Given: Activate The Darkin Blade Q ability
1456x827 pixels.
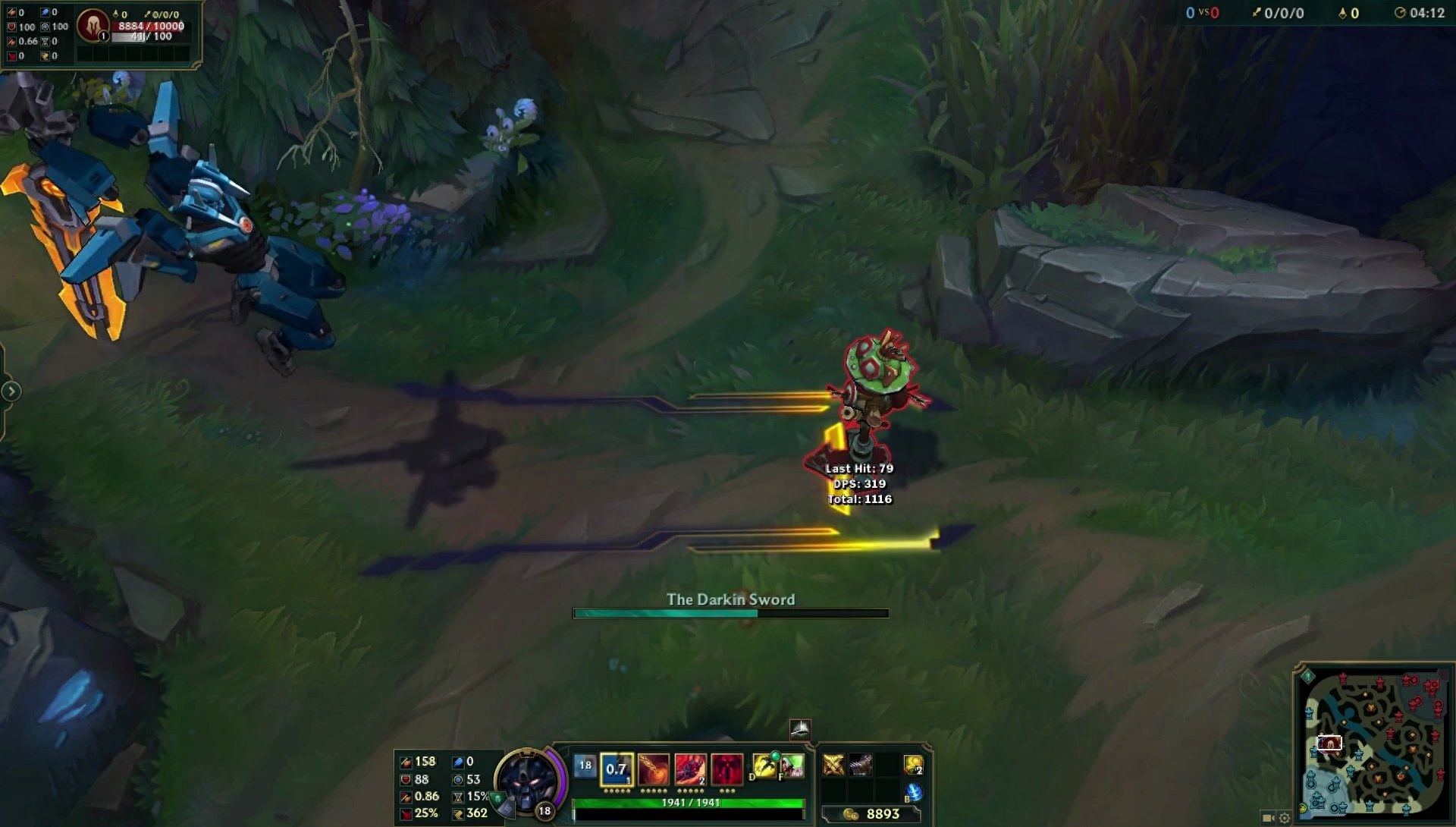Looking at the screenshot, I should tap(617, 769).
